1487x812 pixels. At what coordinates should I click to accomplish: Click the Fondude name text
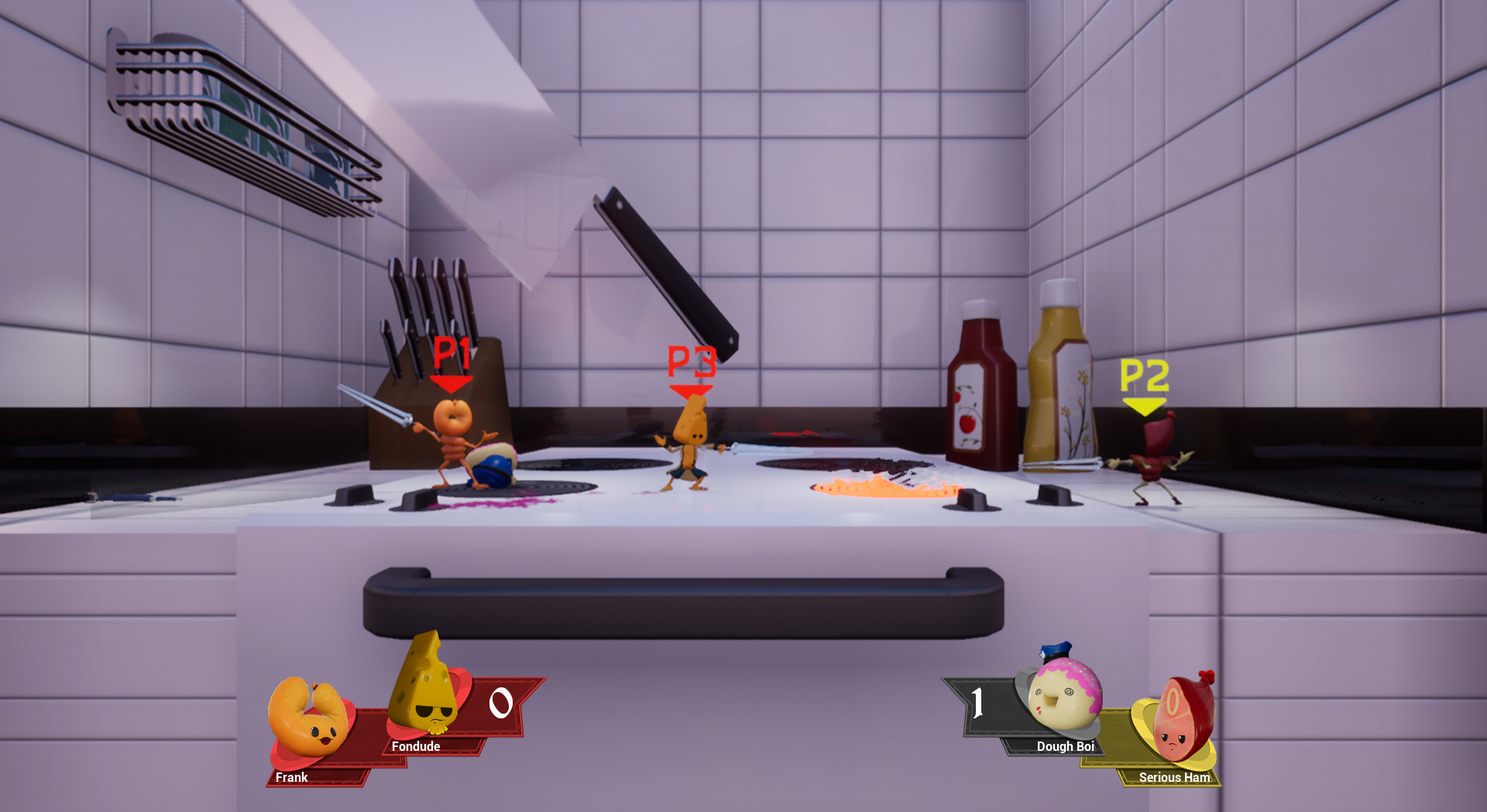point(416,746)
